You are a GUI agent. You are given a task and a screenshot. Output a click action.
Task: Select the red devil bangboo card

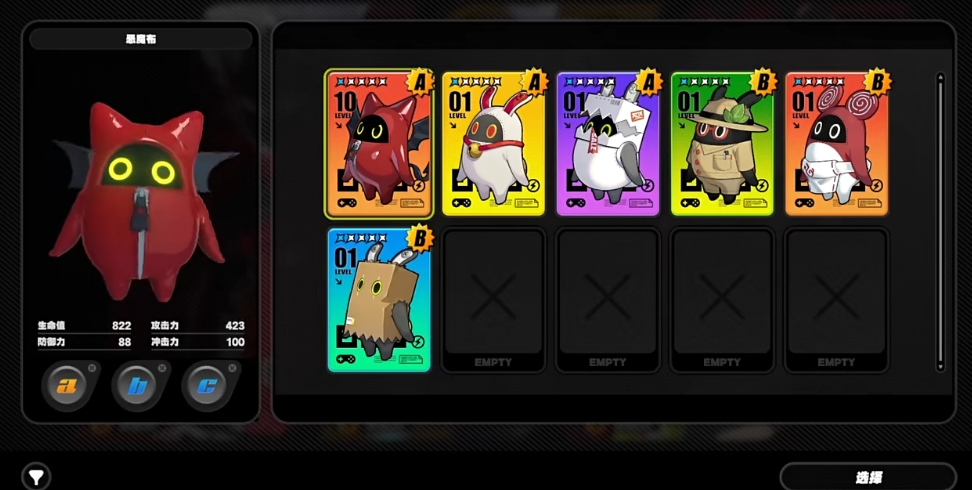point(379,144)
